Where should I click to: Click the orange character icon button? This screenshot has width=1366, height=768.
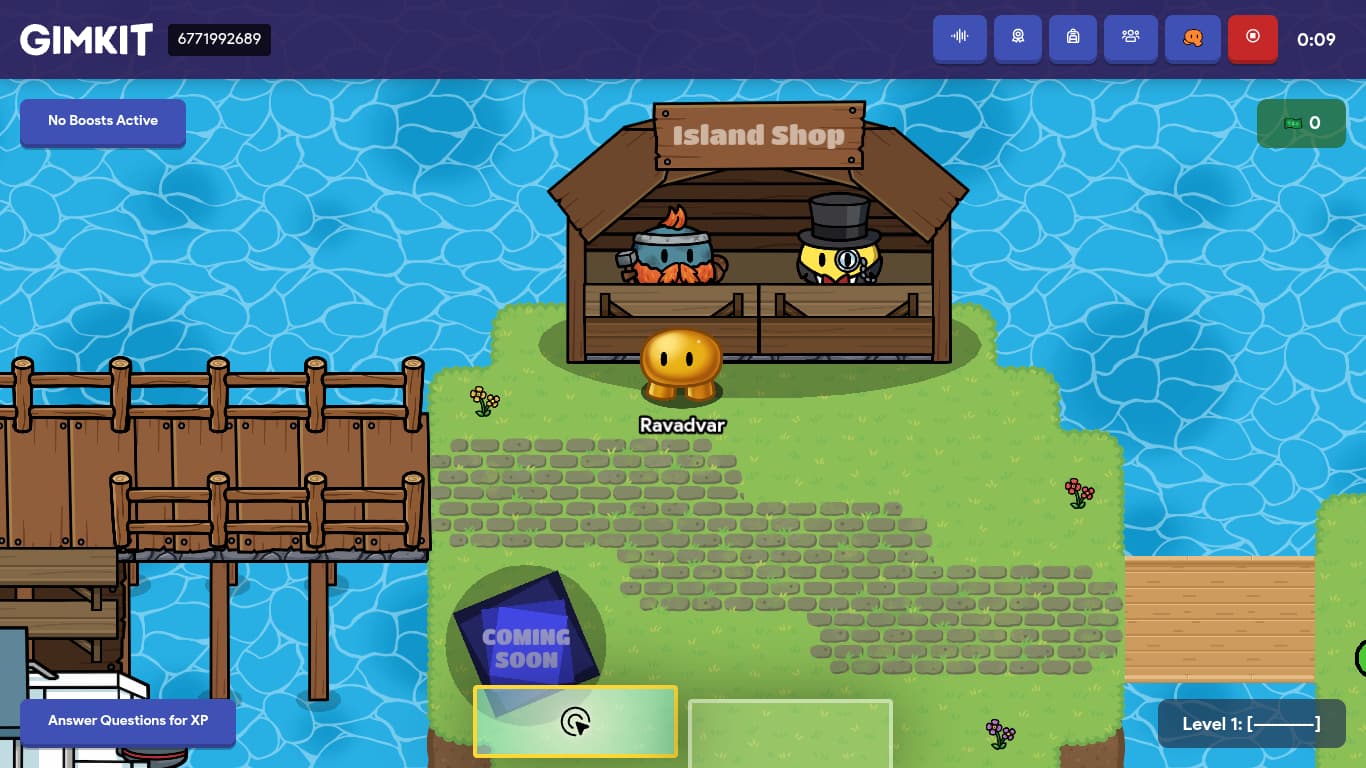(x=1193, y=38)
